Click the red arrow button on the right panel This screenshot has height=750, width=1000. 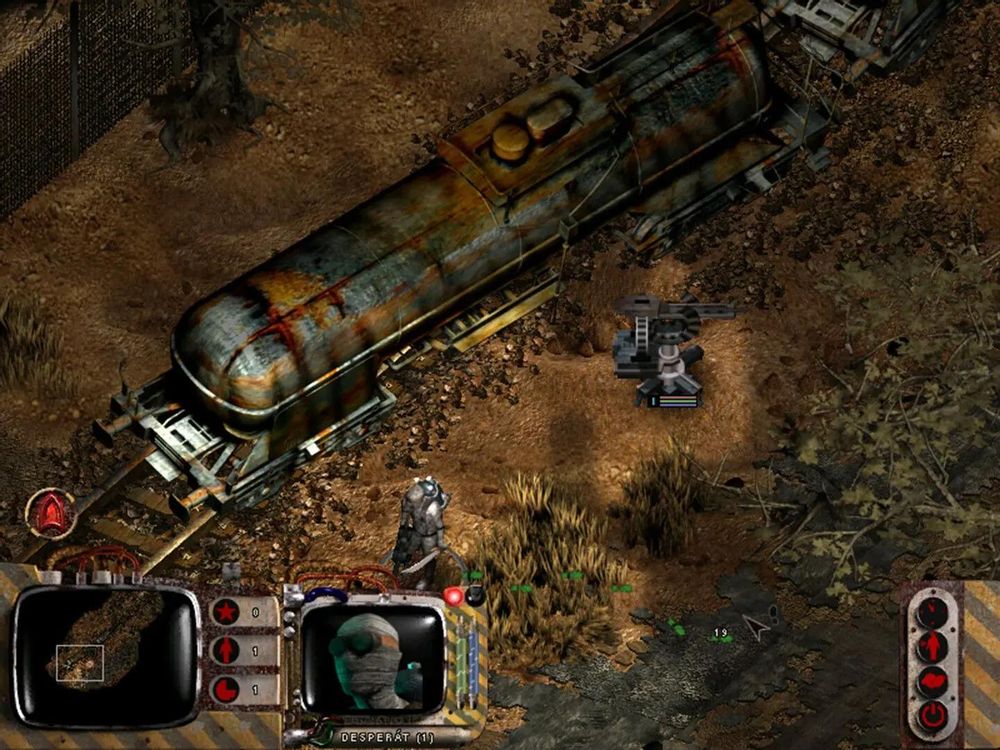click(x=932, y=645)
